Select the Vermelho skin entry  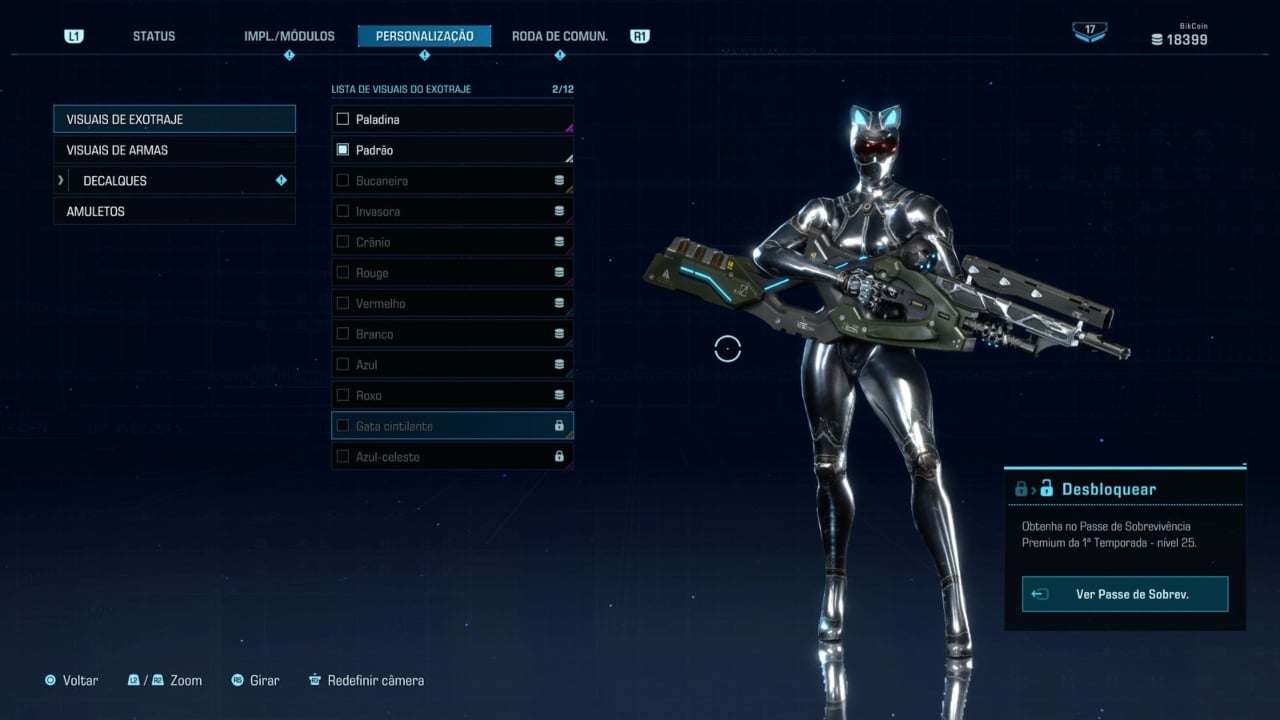(452, 304)
